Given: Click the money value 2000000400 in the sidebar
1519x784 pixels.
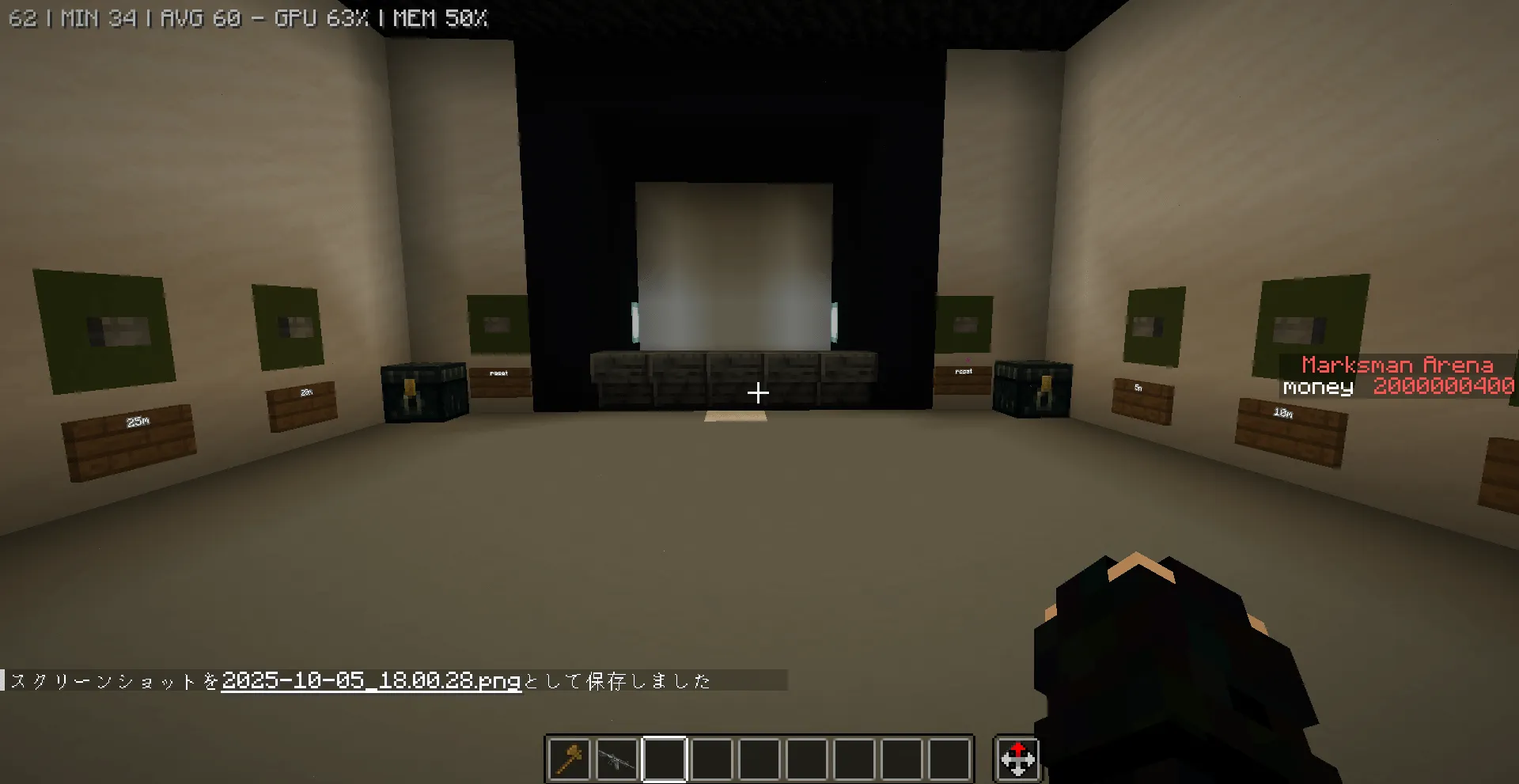Looking at the screenshot, I should (1442, 387).
